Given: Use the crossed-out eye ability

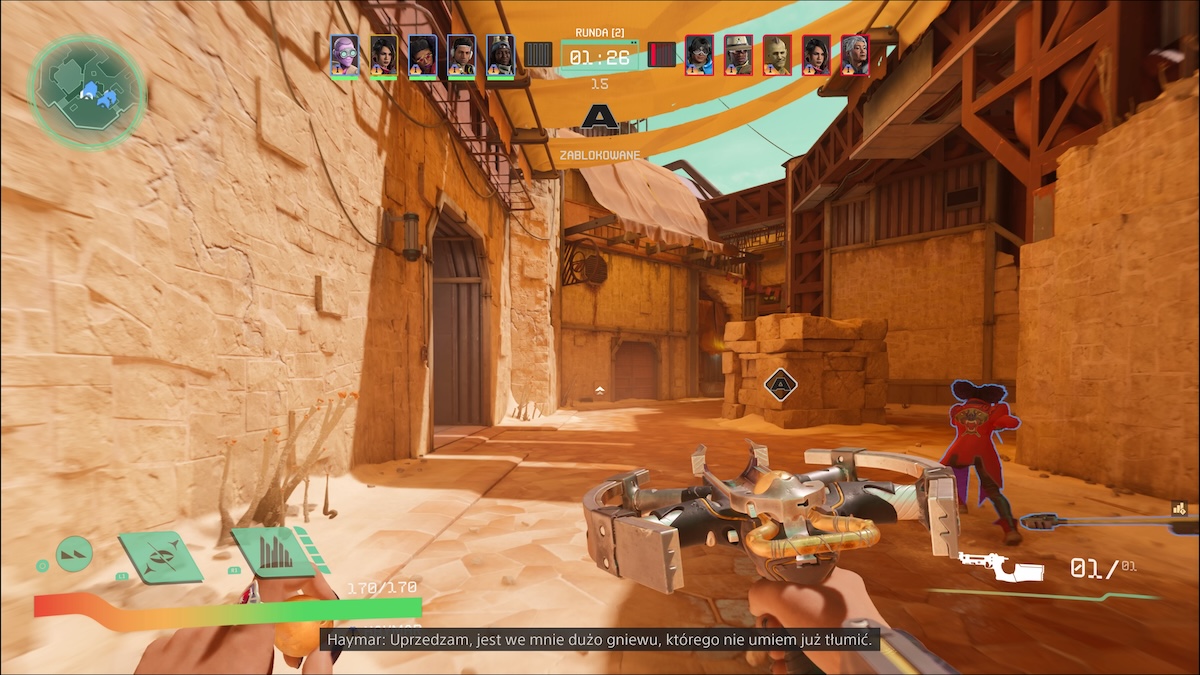Looking at the screenshot, I should point(159,555).
